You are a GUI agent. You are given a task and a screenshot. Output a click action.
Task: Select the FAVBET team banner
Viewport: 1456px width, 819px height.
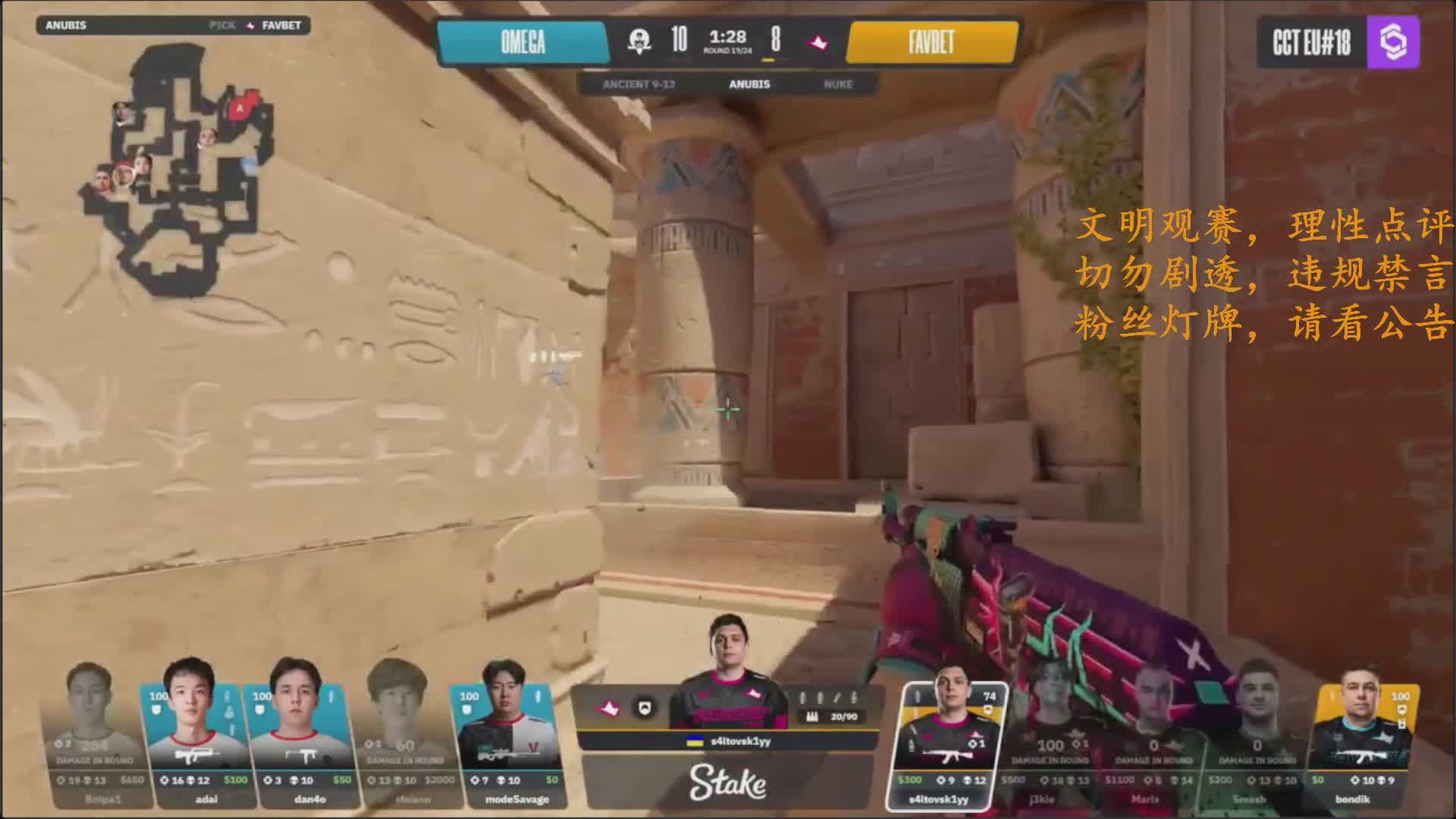point(931,42)
